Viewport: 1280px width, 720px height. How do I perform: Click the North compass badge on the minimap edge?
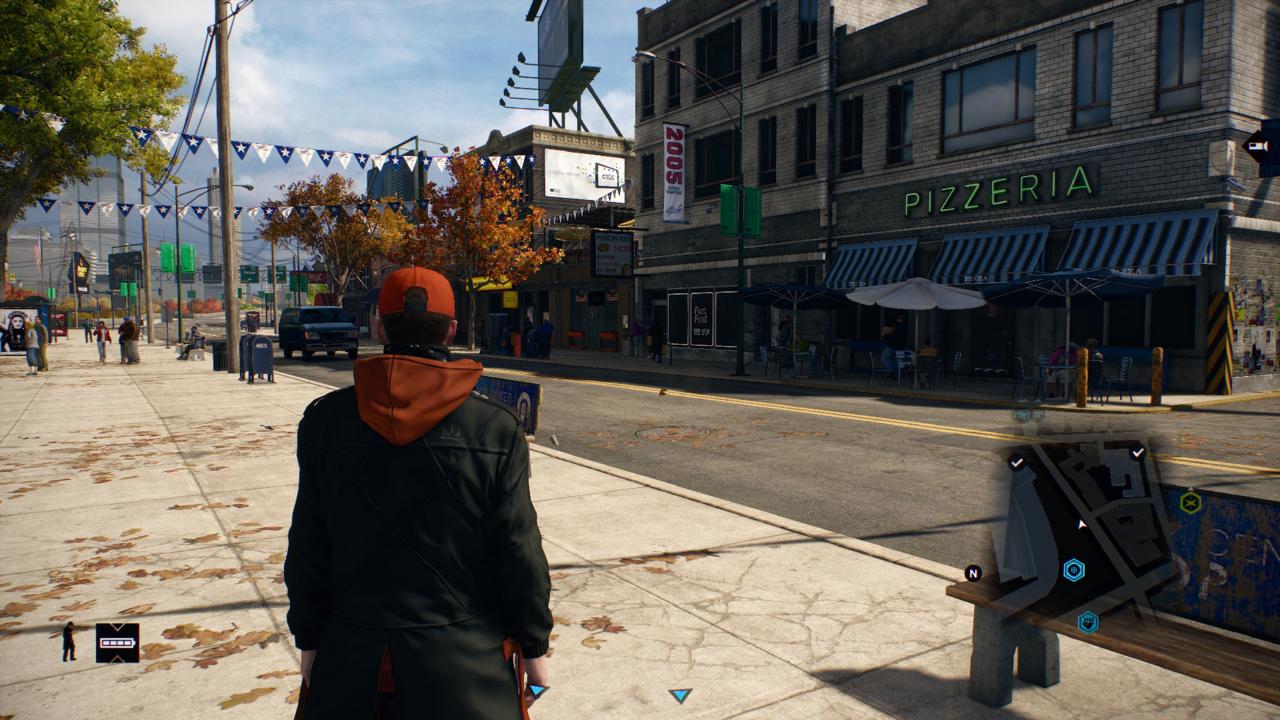(972, 573)
